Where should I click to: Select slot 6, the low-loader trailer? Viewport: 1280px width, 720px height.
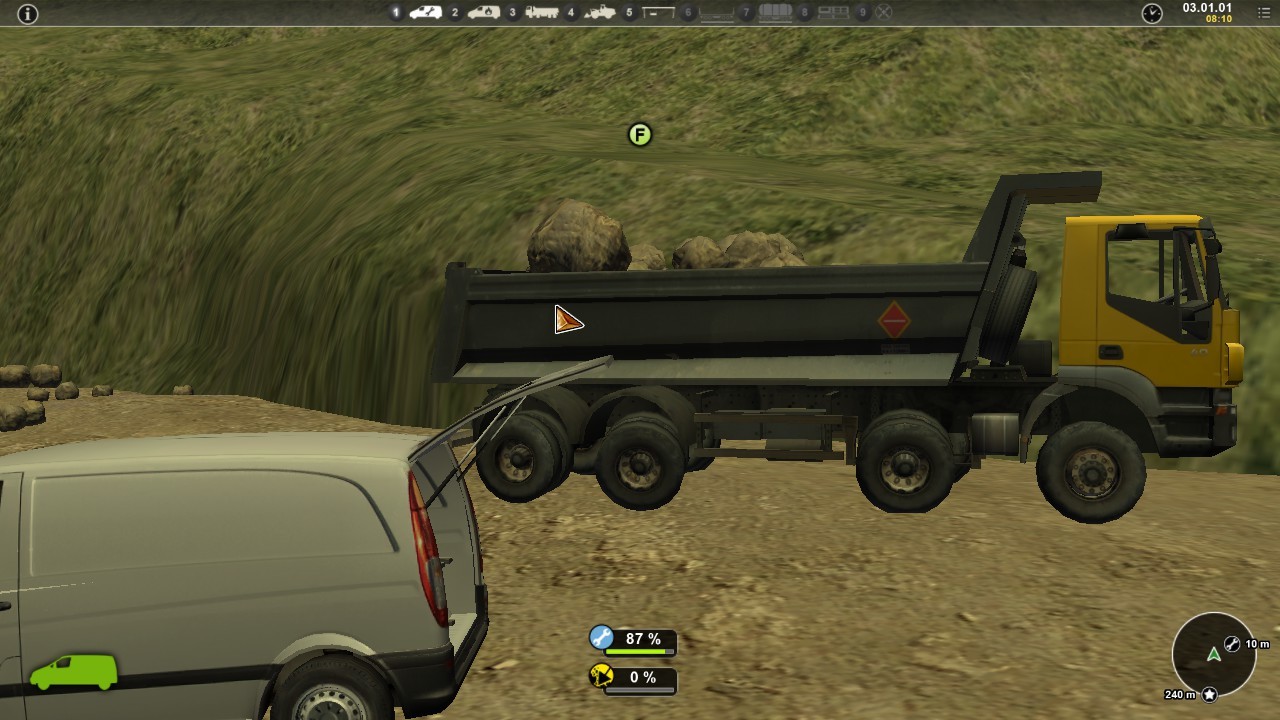tap(716, 13)
